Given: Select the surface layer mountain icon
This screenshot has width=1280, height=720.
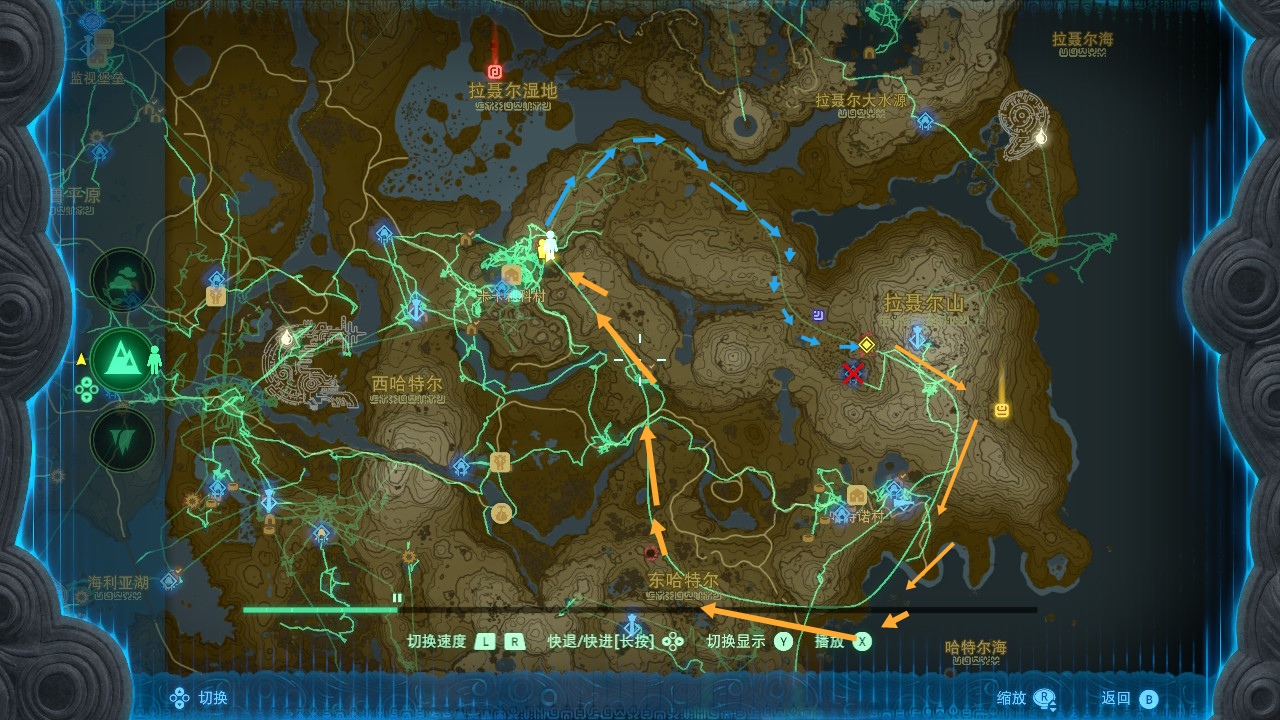Looking at the screenshot, I should (x=122, y=360).
